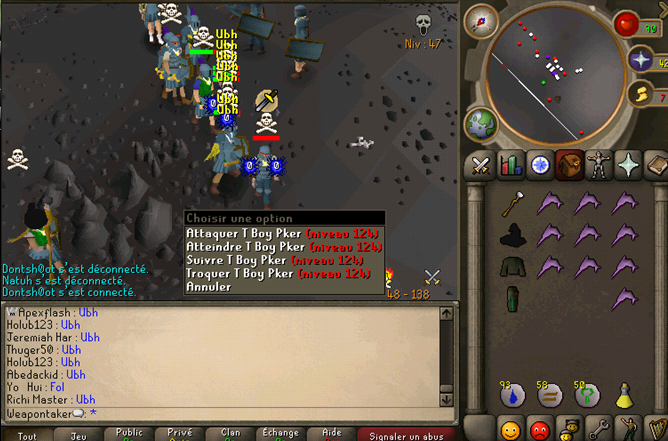Click Annuler to dismiss the menu
This screenshot has width=668, height=441.
[x=208, y=286]
